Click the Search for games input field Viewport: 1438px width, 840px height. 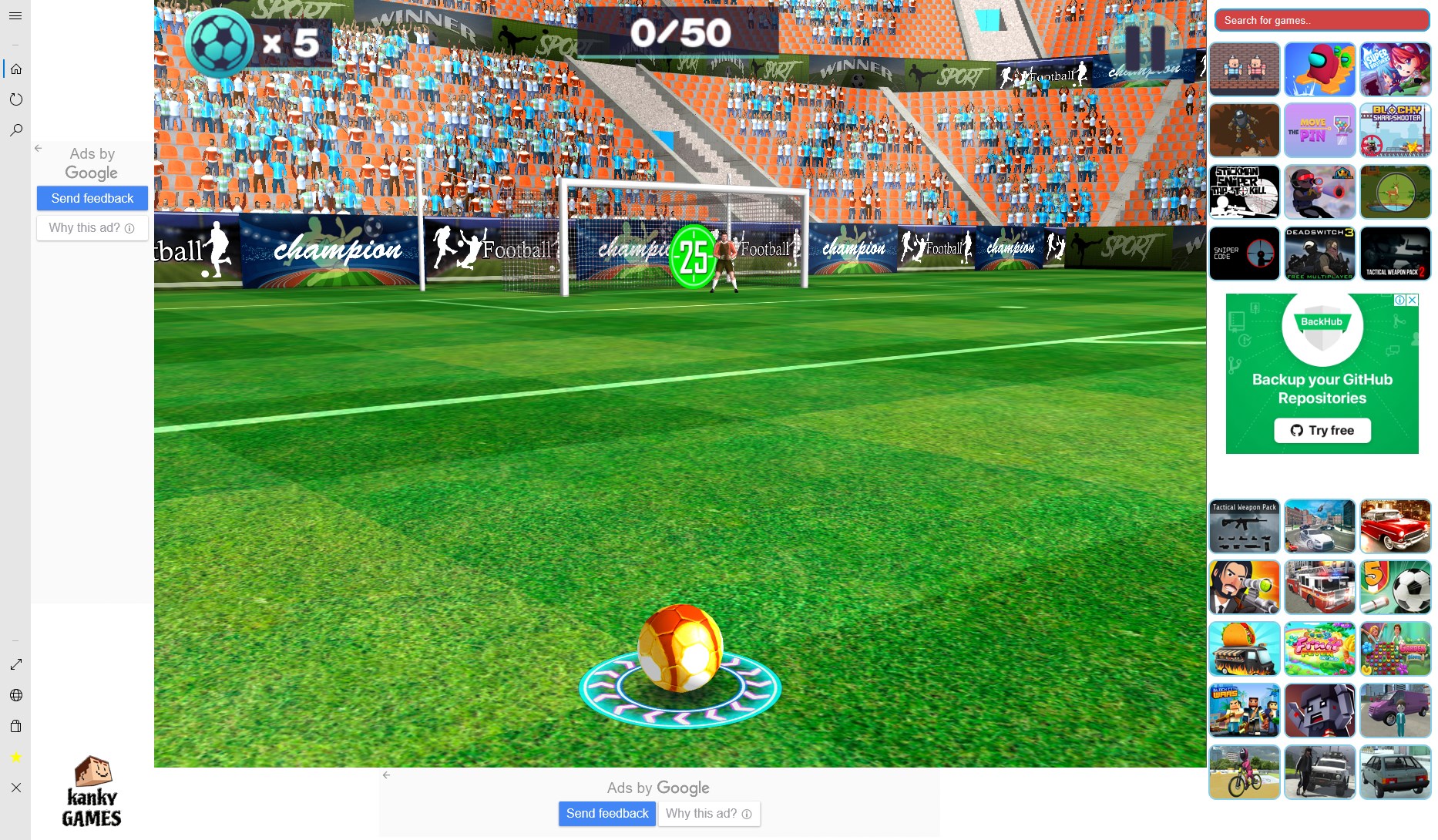1321,20
